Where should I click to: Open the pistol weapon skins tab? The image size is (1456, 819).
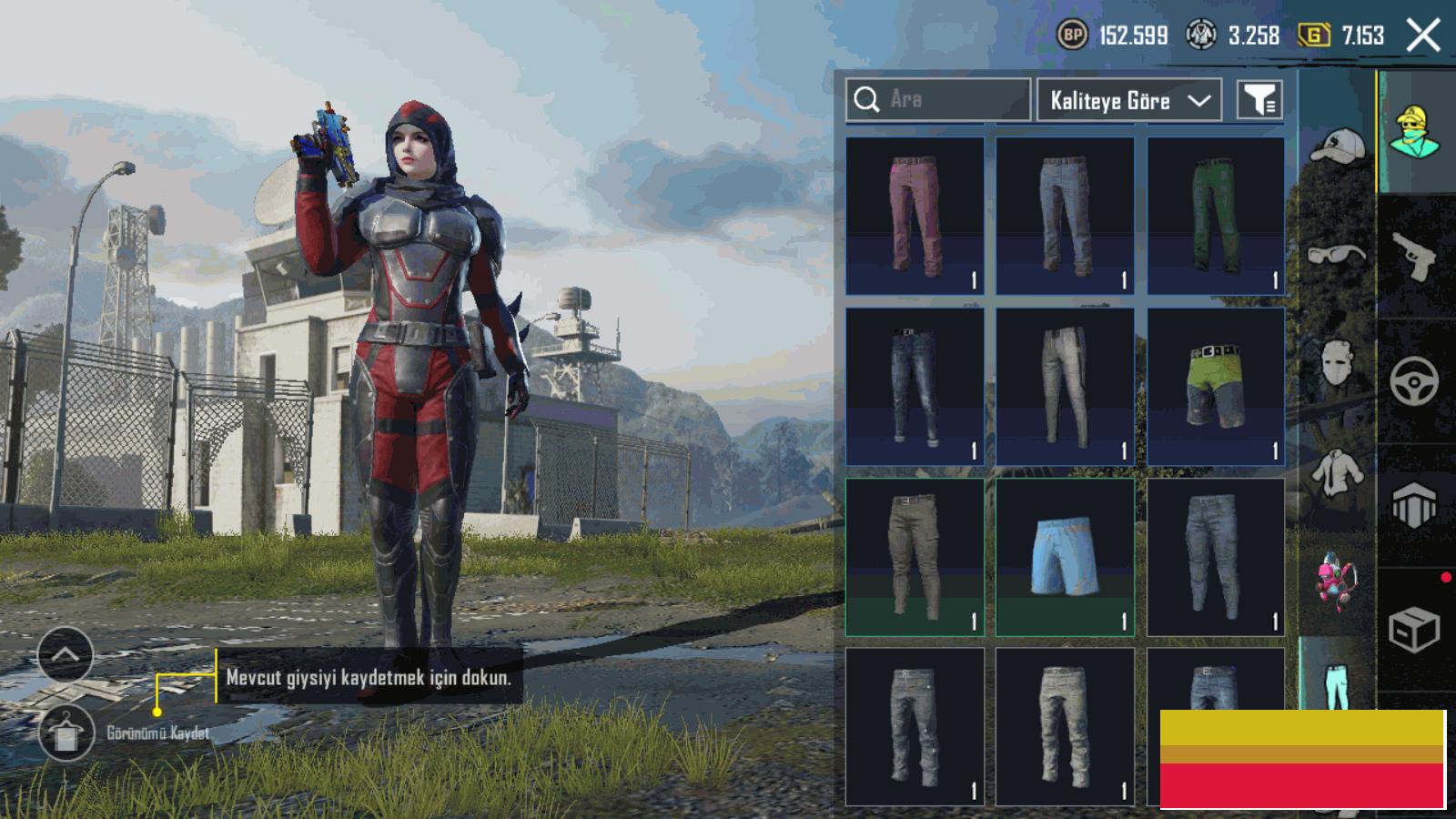[1414, 257]
